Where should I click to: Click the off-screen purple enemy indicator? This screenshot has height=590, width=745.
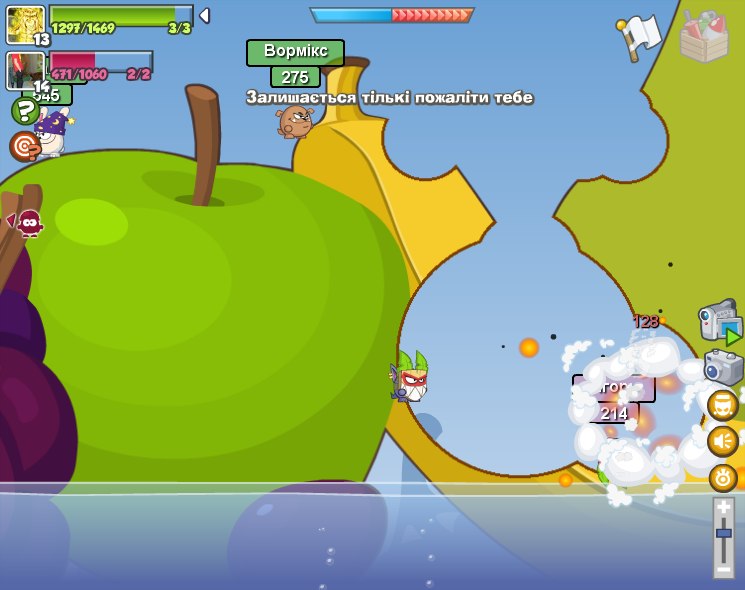click(28, 222)
